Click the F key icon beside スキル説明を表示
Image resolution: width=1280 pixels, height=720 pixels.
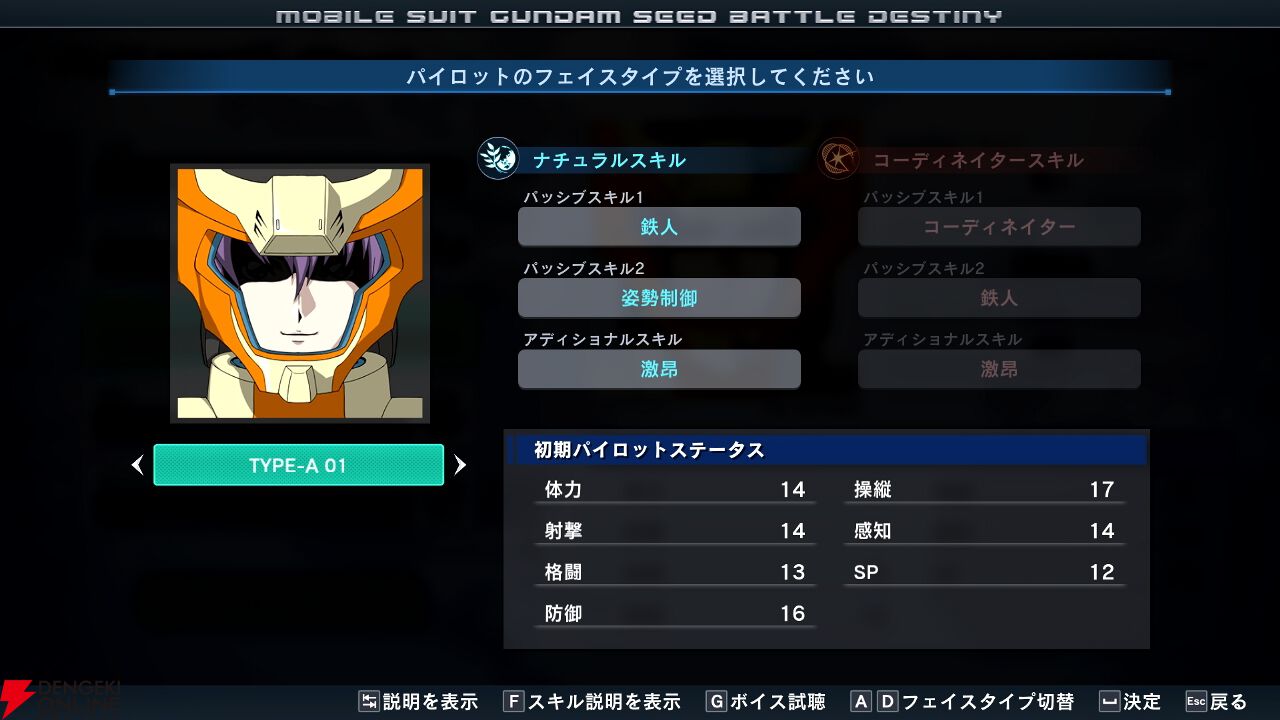point(516,701)
